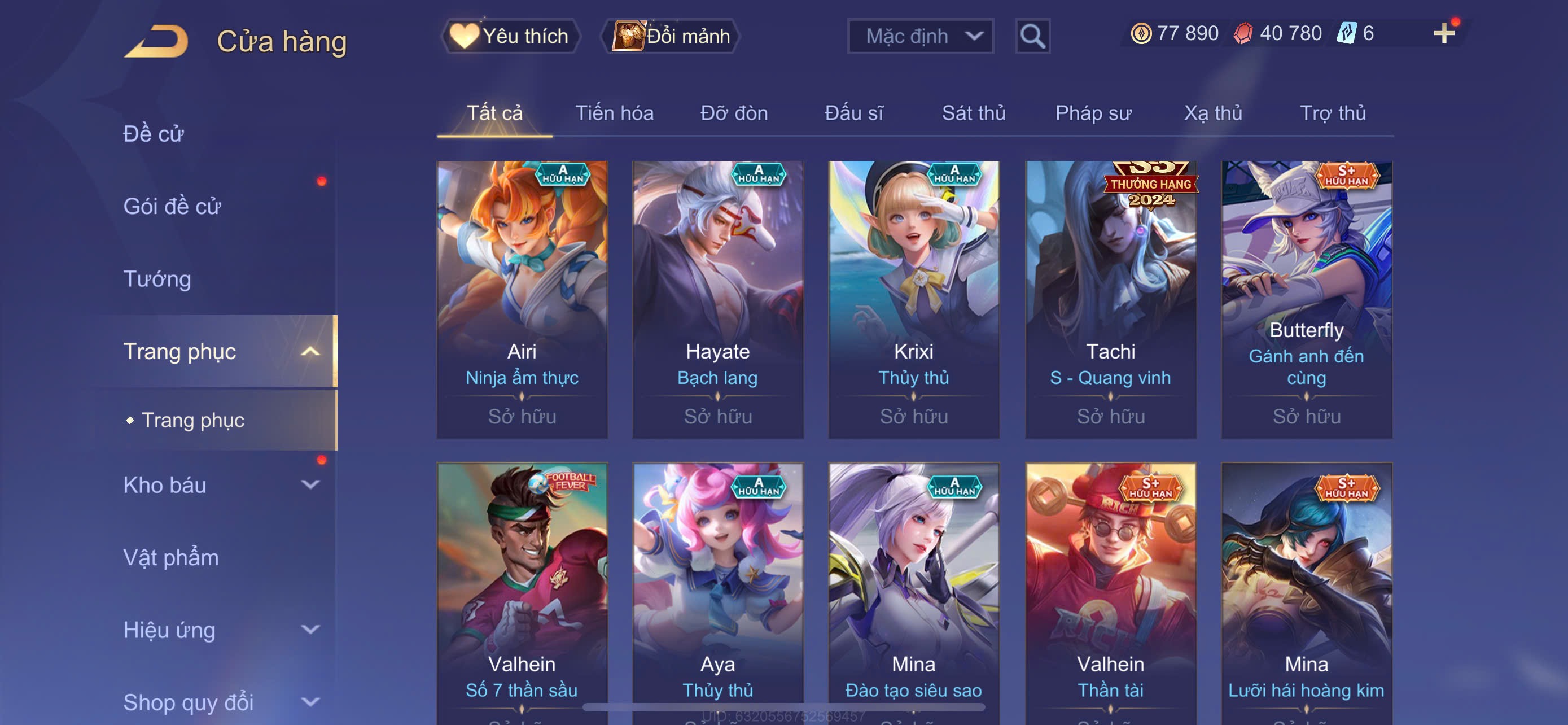The width and height of the screenshot is (1568, 725).
Task: Choose the Butterfly Gánh anh đến cùng card
Action: pyautogui.click(x=1306, y=299)
